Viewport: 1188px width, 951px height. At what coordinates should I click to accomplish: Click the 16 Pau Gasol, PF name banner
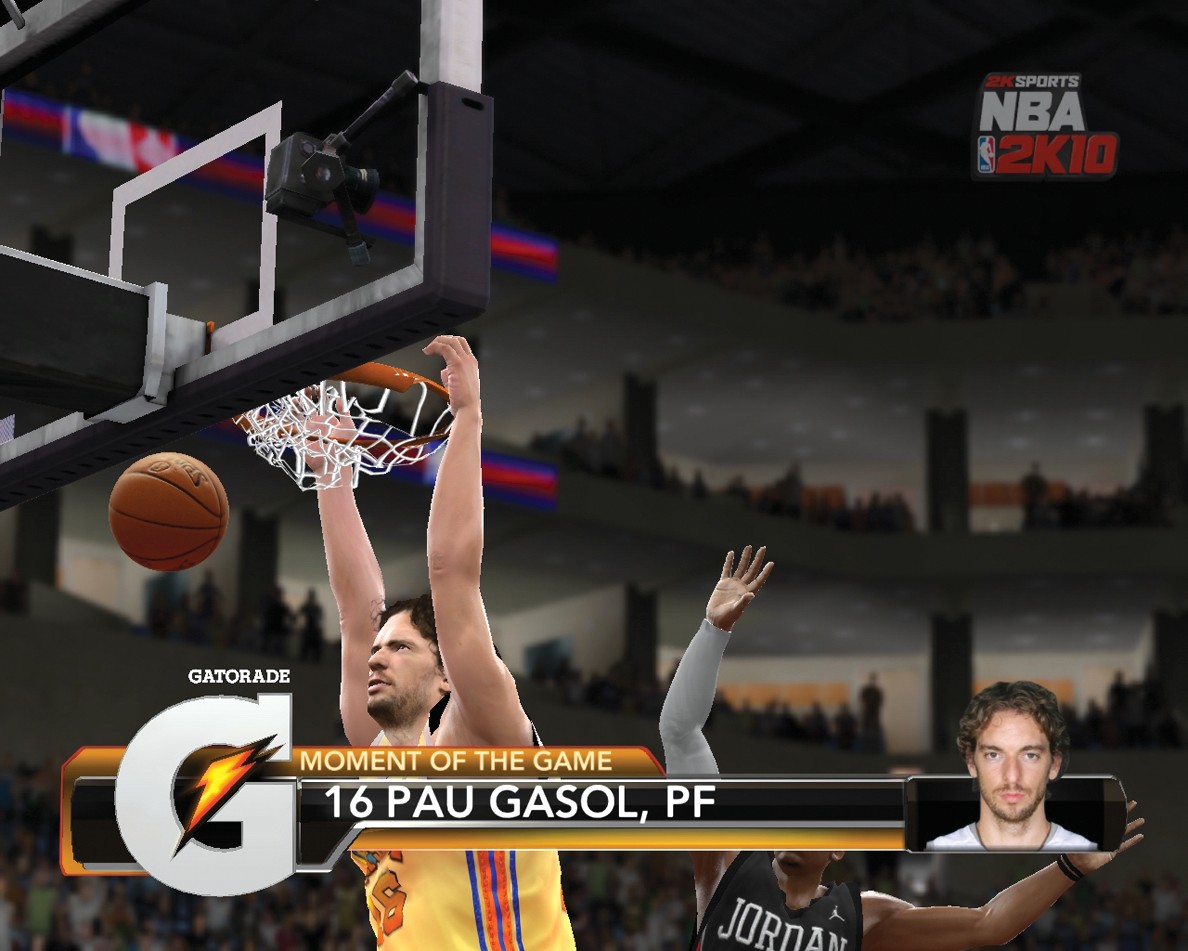520,803
